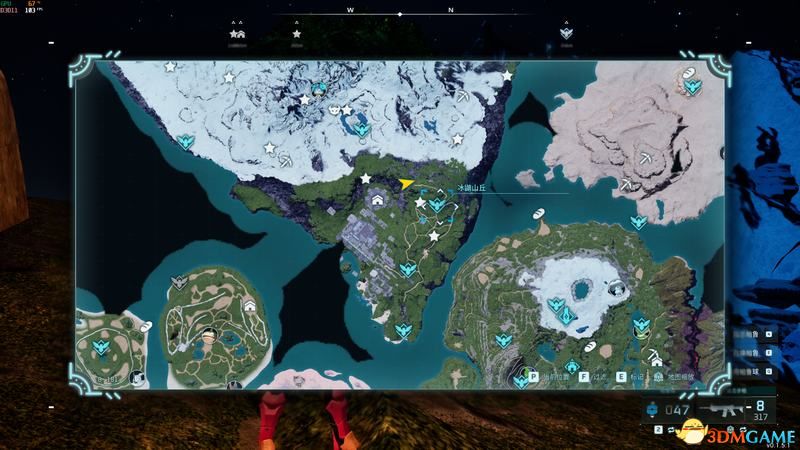Choose the house marker on the small western island
Screen dimensions: 800x450
pos(248,305)
